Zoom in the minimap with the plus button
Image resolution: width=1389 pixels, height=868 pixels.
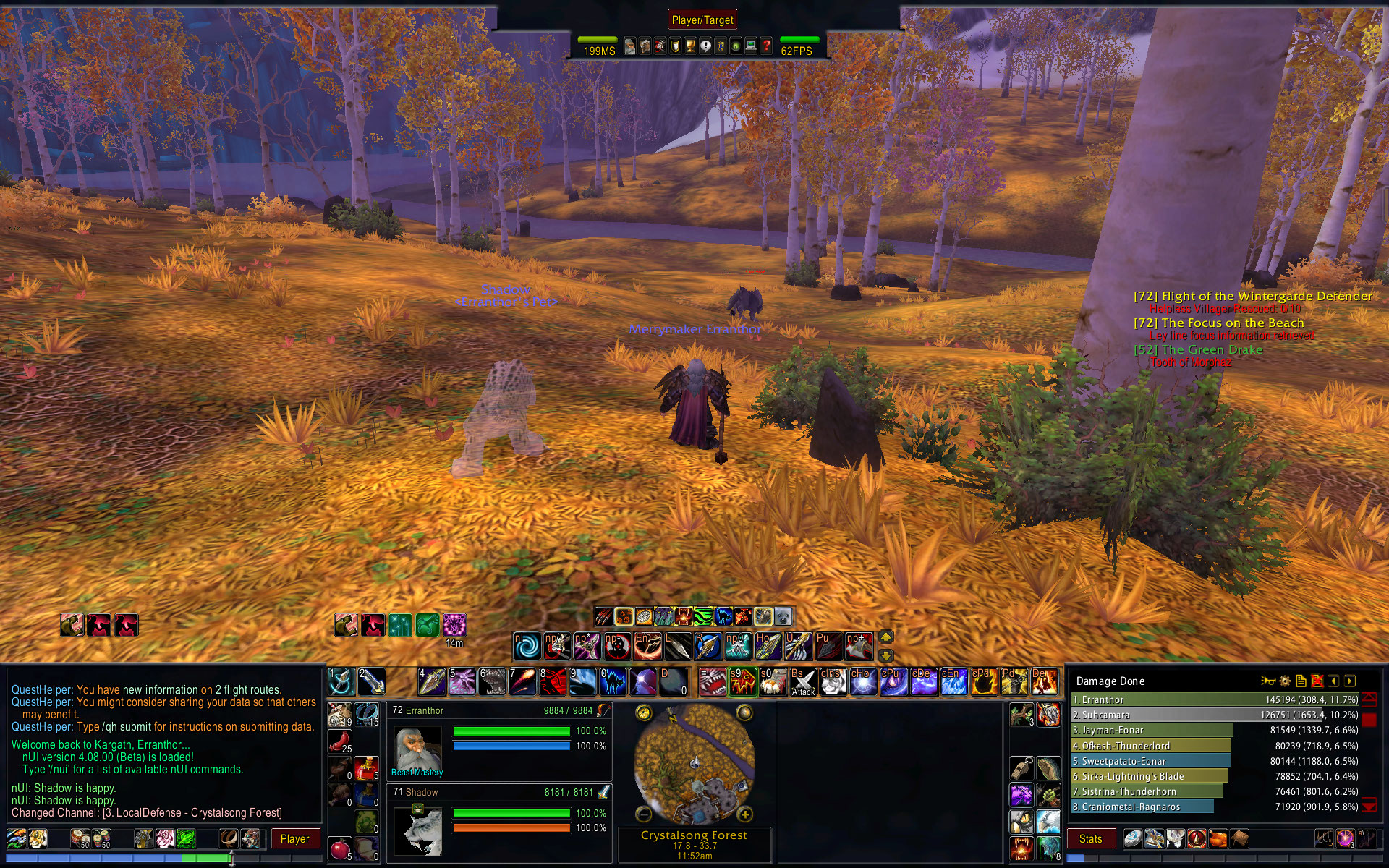[744, 815]
